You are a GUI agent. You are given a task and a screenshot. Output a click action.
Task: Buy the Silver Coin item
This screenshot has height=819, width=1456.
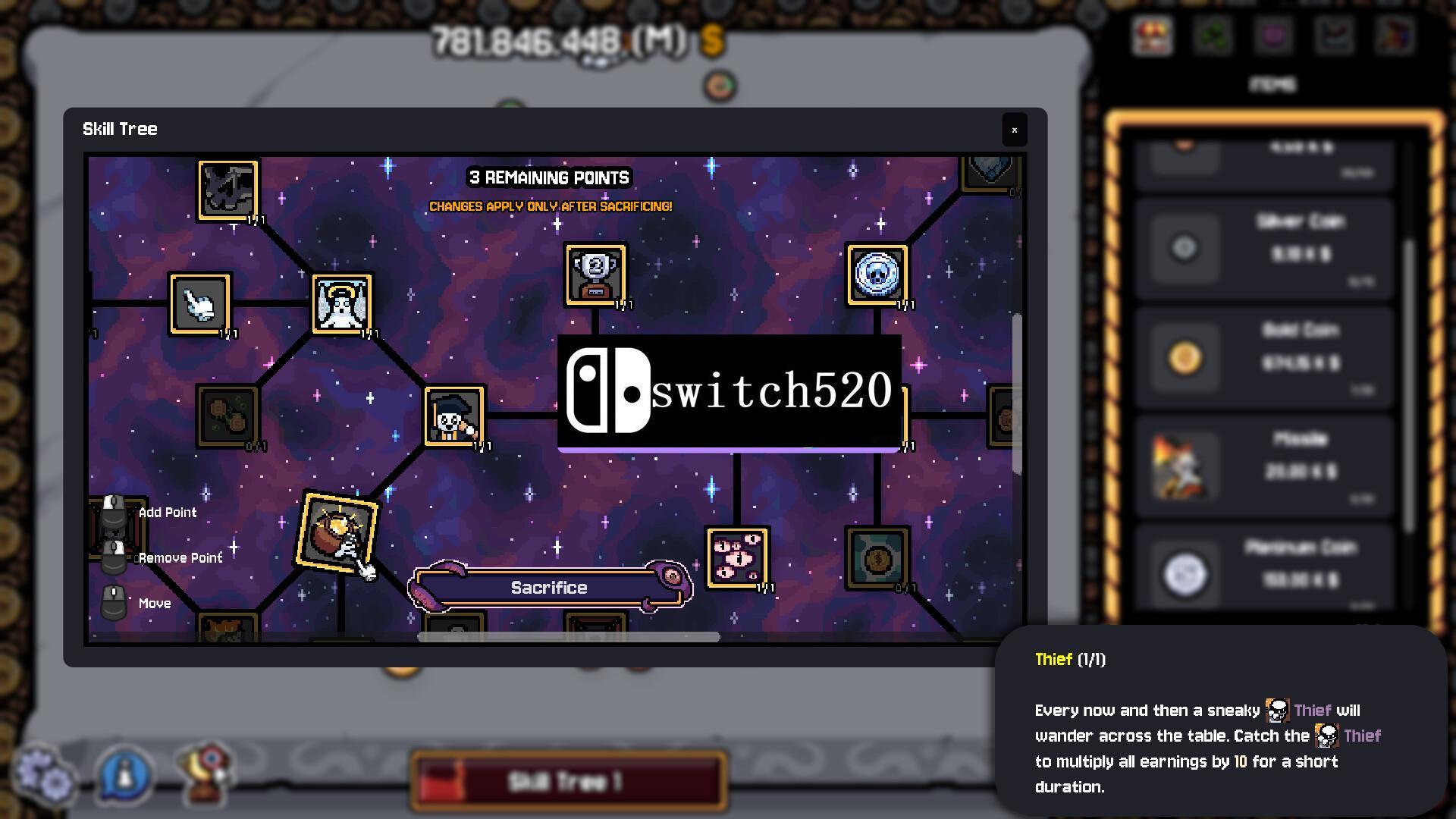1264,249
